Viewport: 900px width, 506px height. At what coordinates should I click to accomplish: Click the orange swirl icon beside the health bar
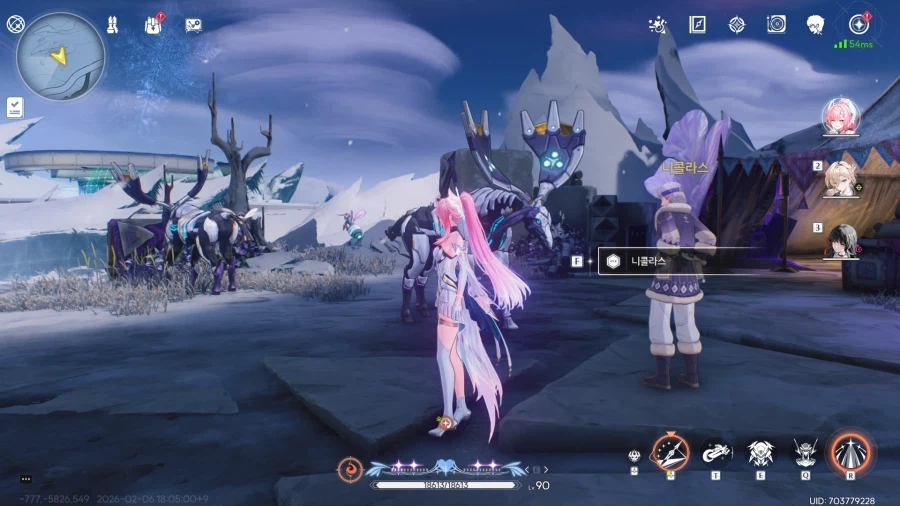coord(350,468)
